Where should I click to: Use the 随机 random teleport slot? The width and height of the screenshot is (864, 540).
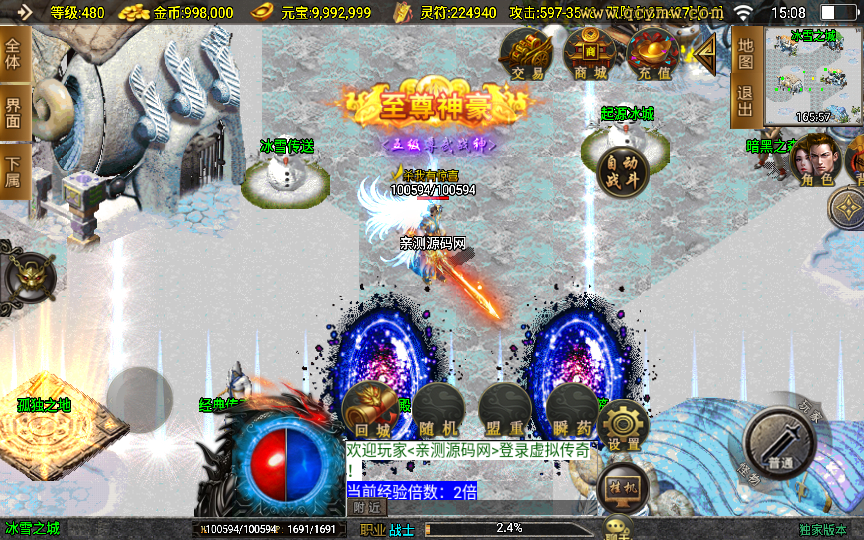(x=438, y=411)
